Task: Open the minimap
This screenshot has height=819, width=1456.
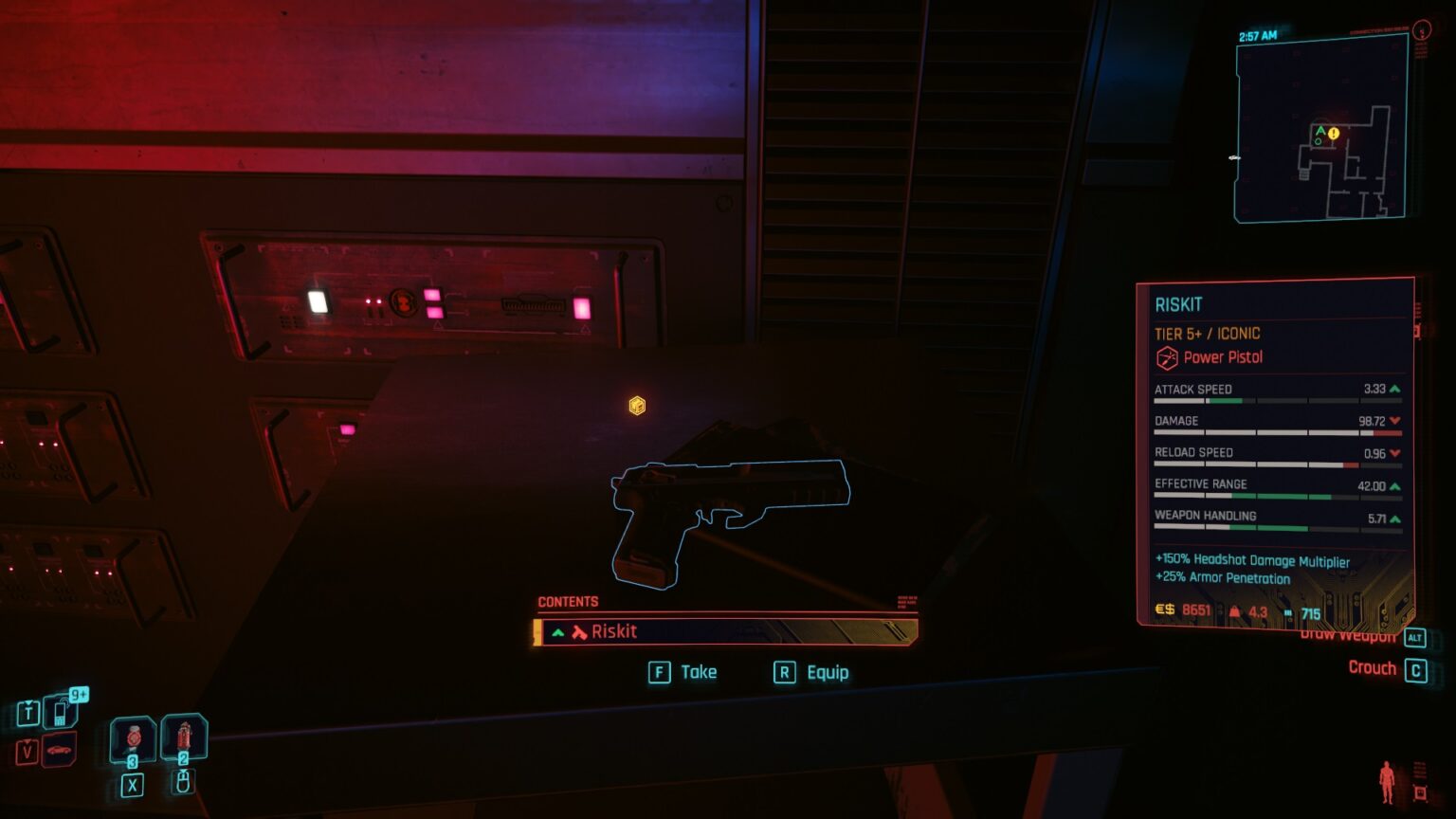Action: [x=1319, y=130]
